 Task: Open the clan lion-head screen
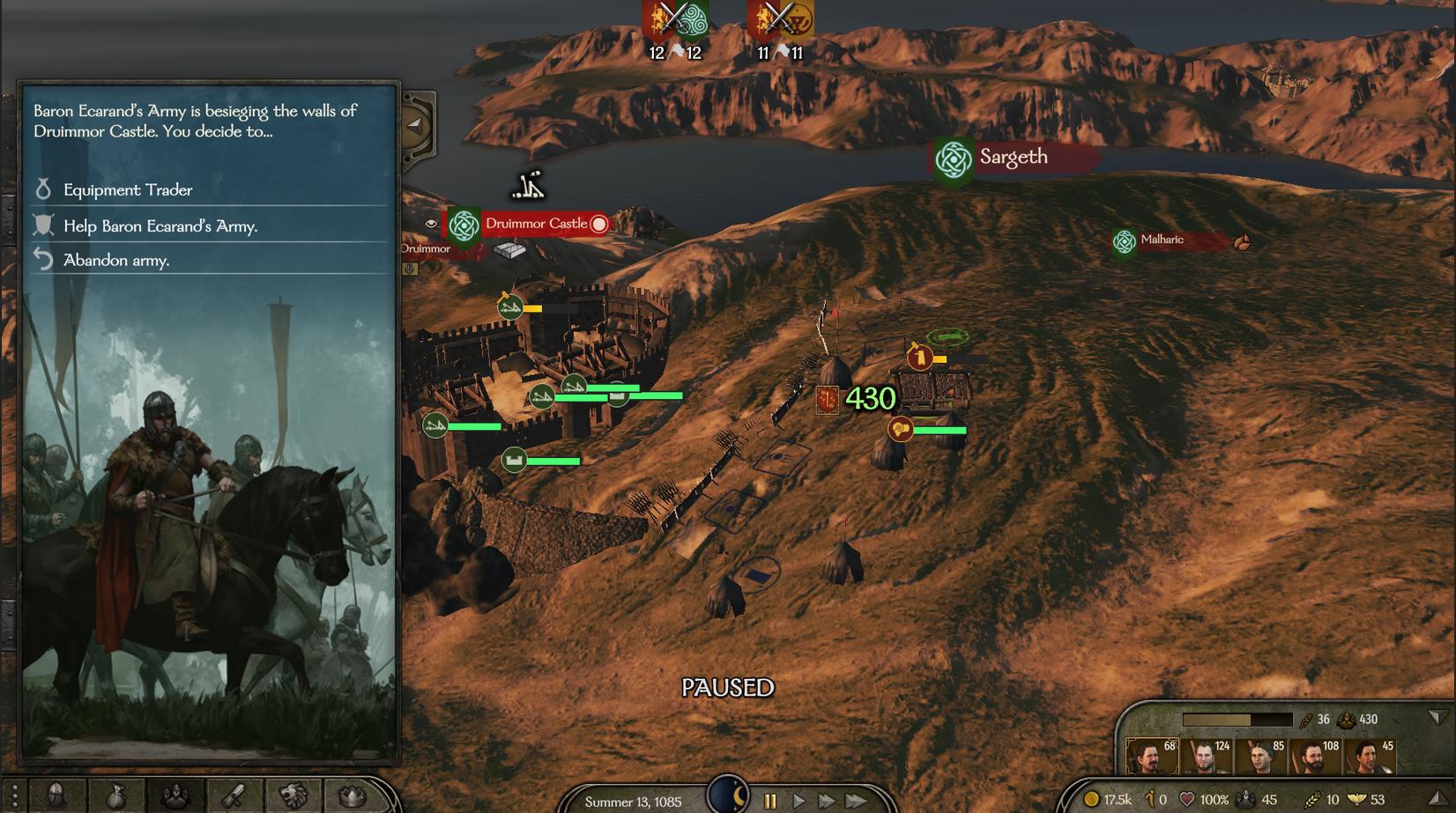[x=293, y=796]
